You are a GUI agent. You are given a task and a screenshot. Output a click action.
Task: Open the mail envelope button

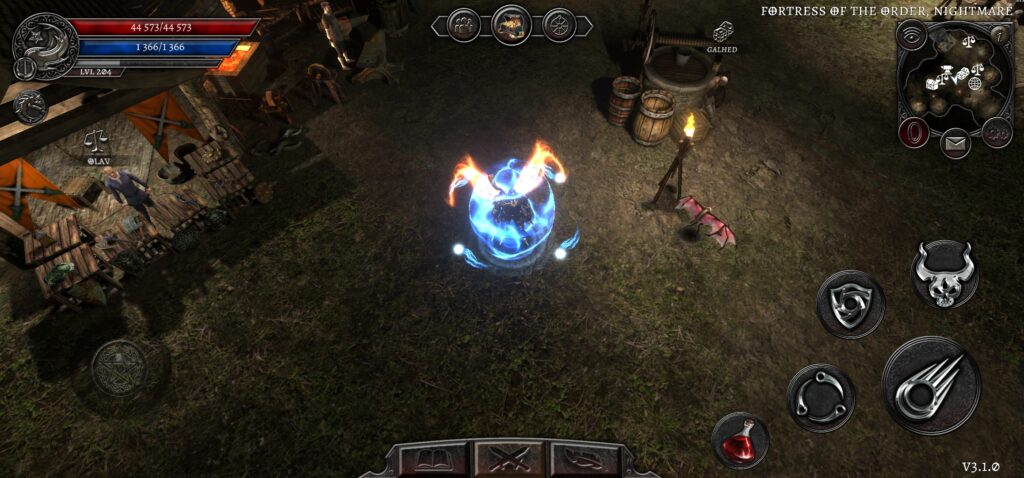click(955, 145)
